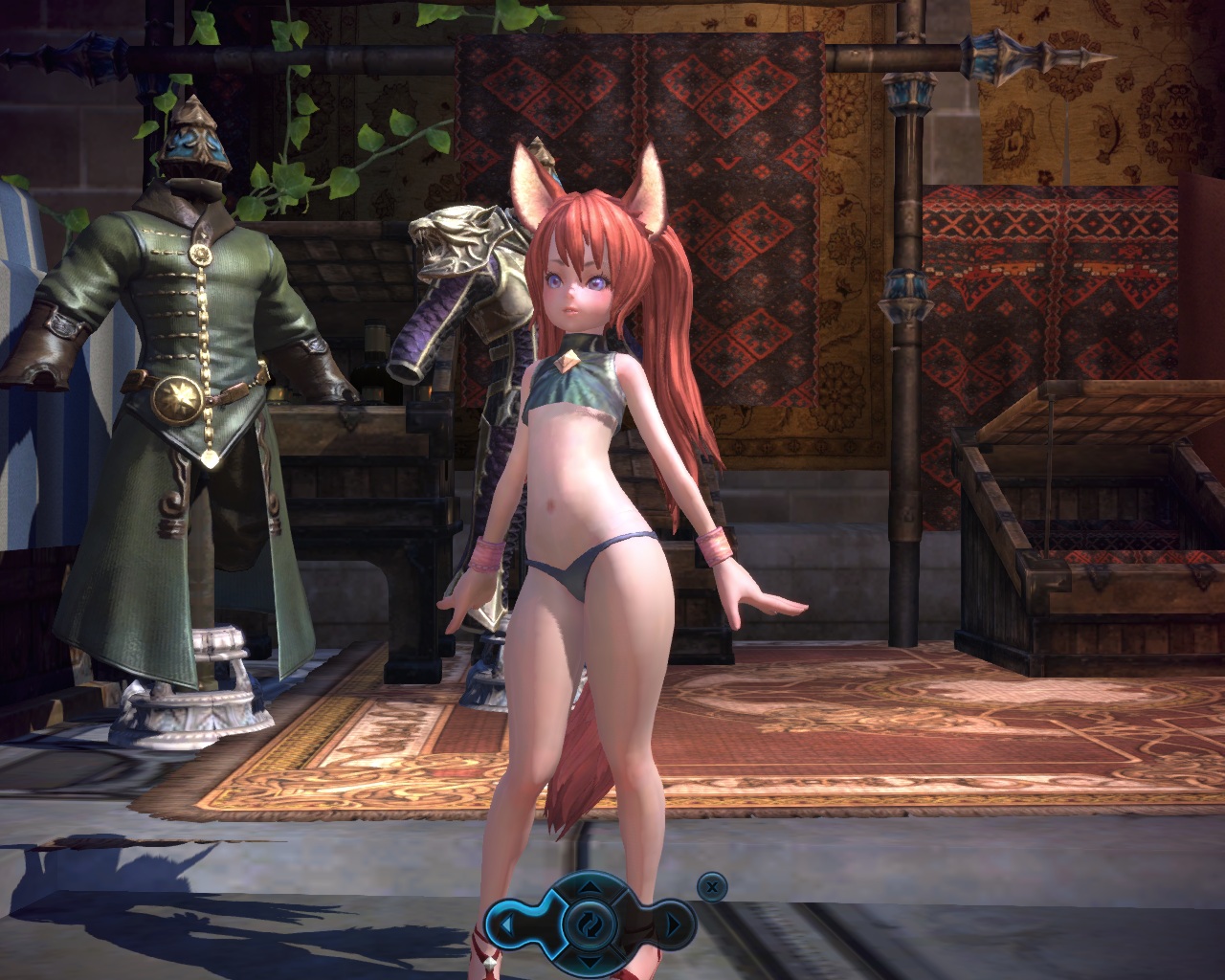
Task: Click the down arrow on the preview control
Action: click(x=590, y=960)
